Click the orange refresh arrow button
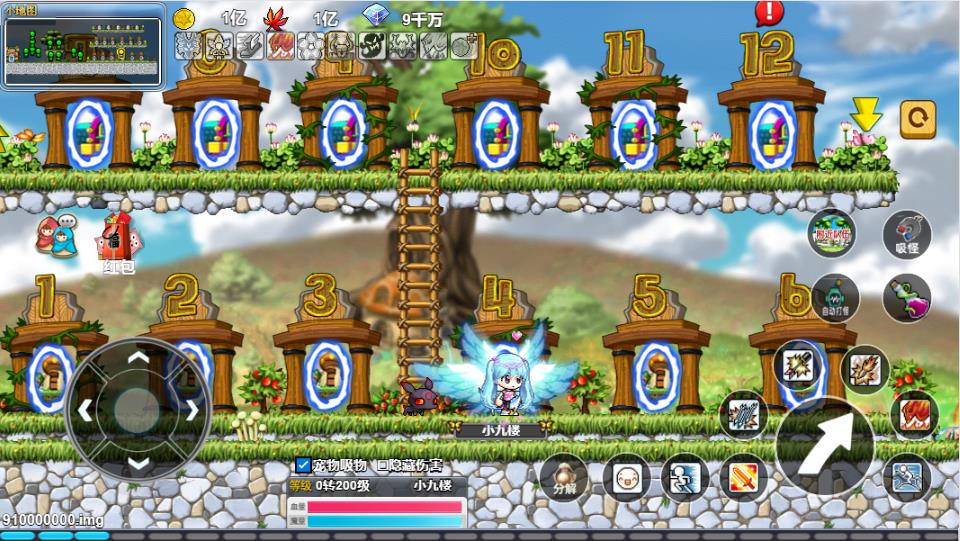The image size is (960, 541). pos(918,119)
